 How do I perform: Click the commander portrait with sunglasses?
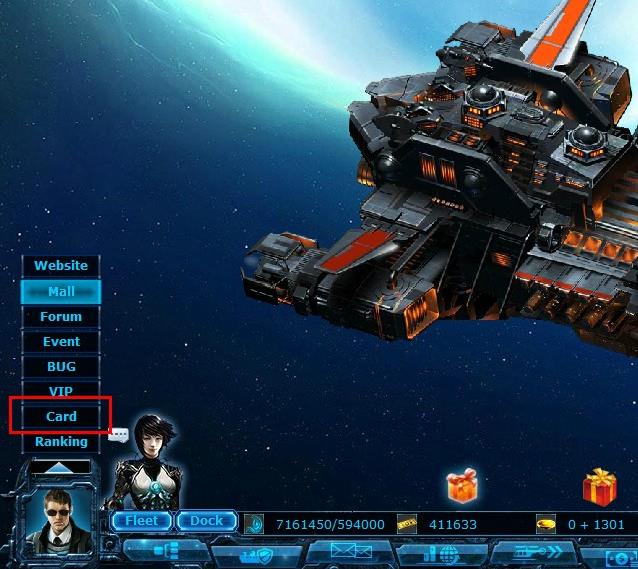pos(57,522)
